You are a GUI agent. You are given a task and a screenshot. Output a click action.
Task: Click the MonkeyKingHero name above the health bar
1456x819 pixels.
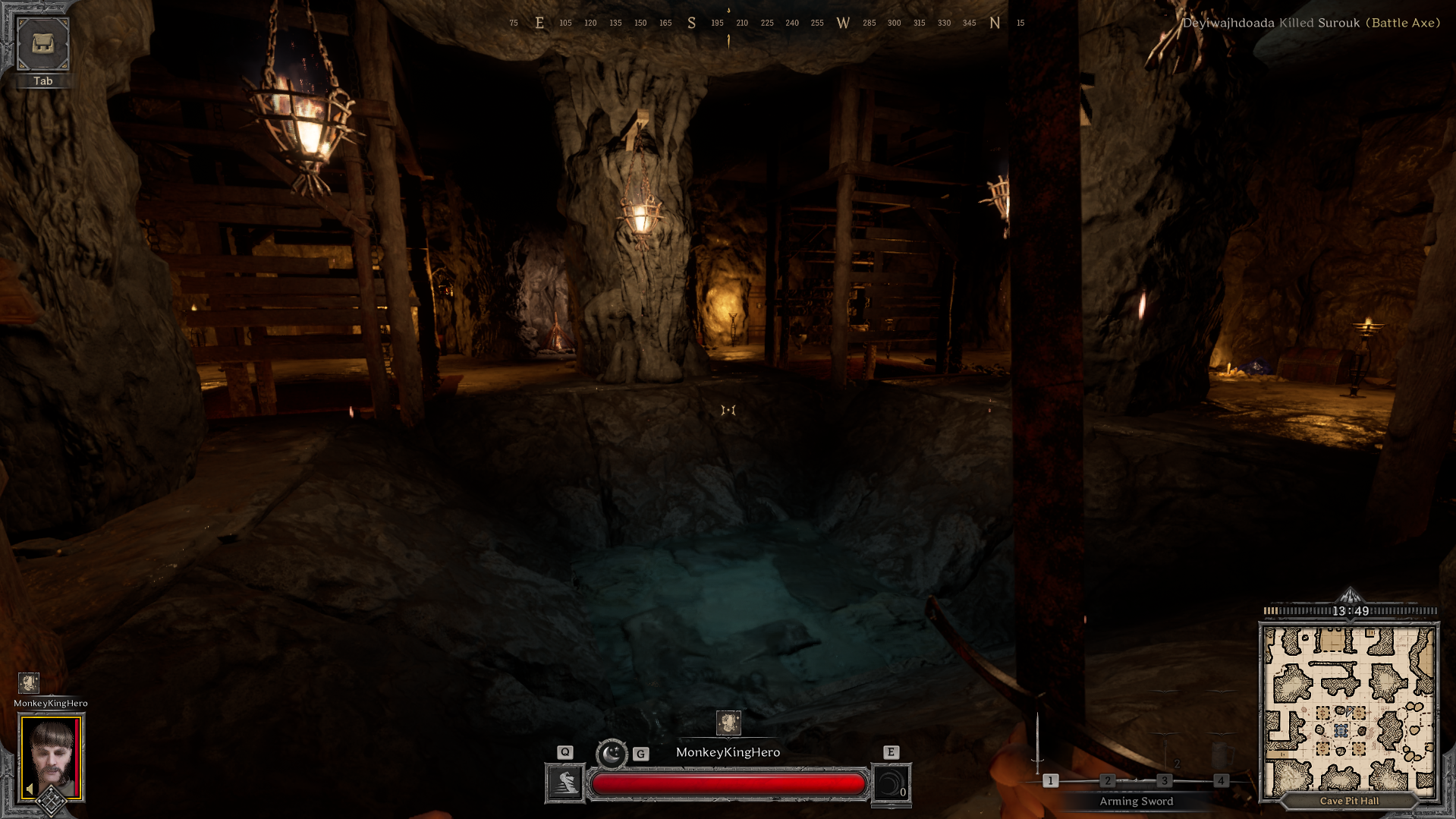pyautogui.click(x=728, y=751)
